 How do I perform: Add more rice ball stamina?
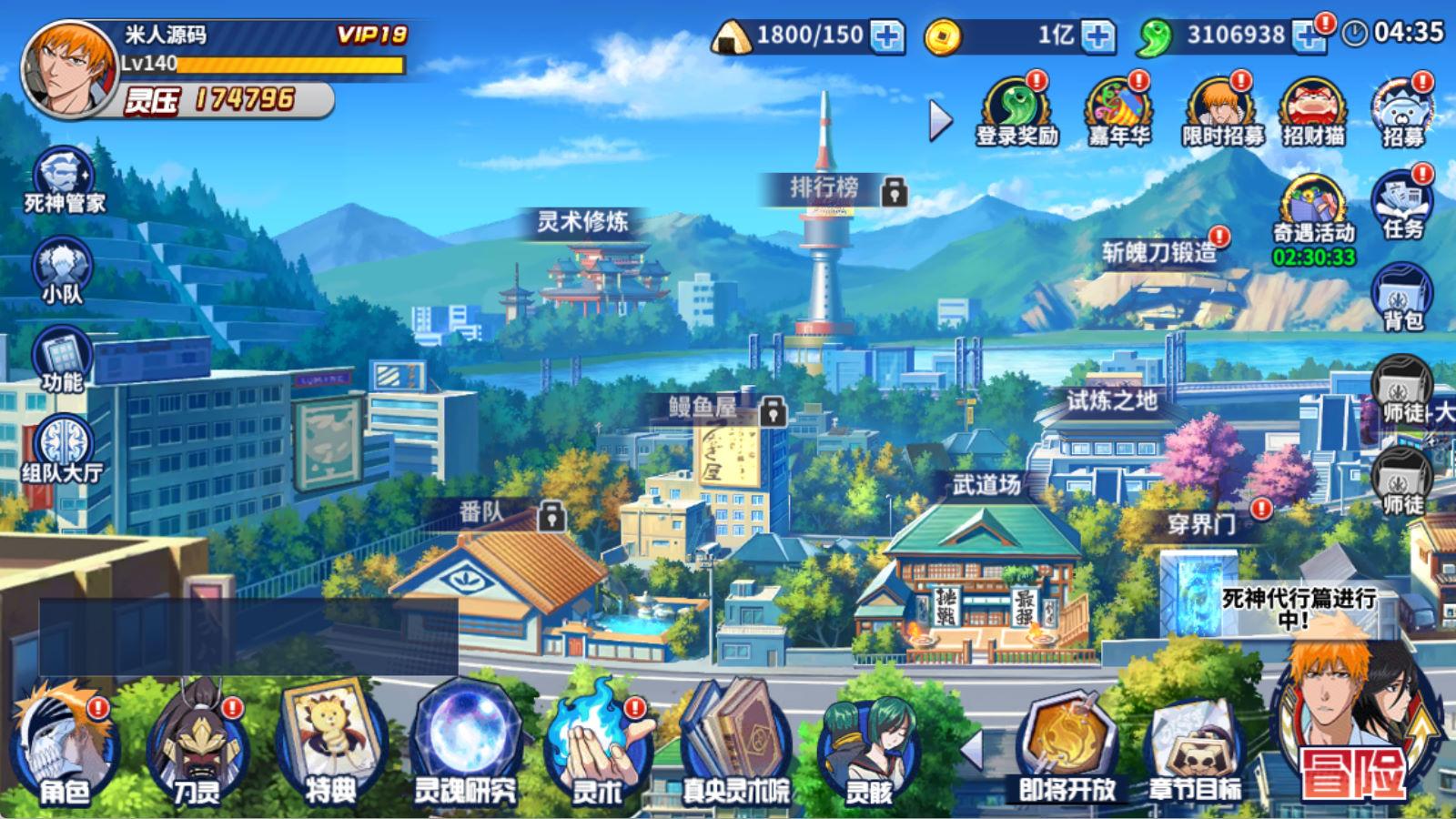(x=886, y=36)
